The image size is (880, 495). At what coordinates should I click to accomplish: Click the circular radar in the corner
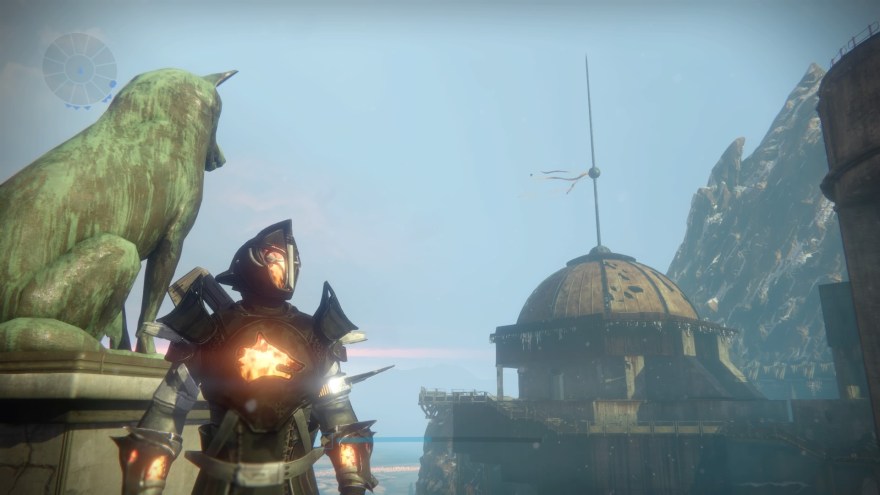[79, 69]
